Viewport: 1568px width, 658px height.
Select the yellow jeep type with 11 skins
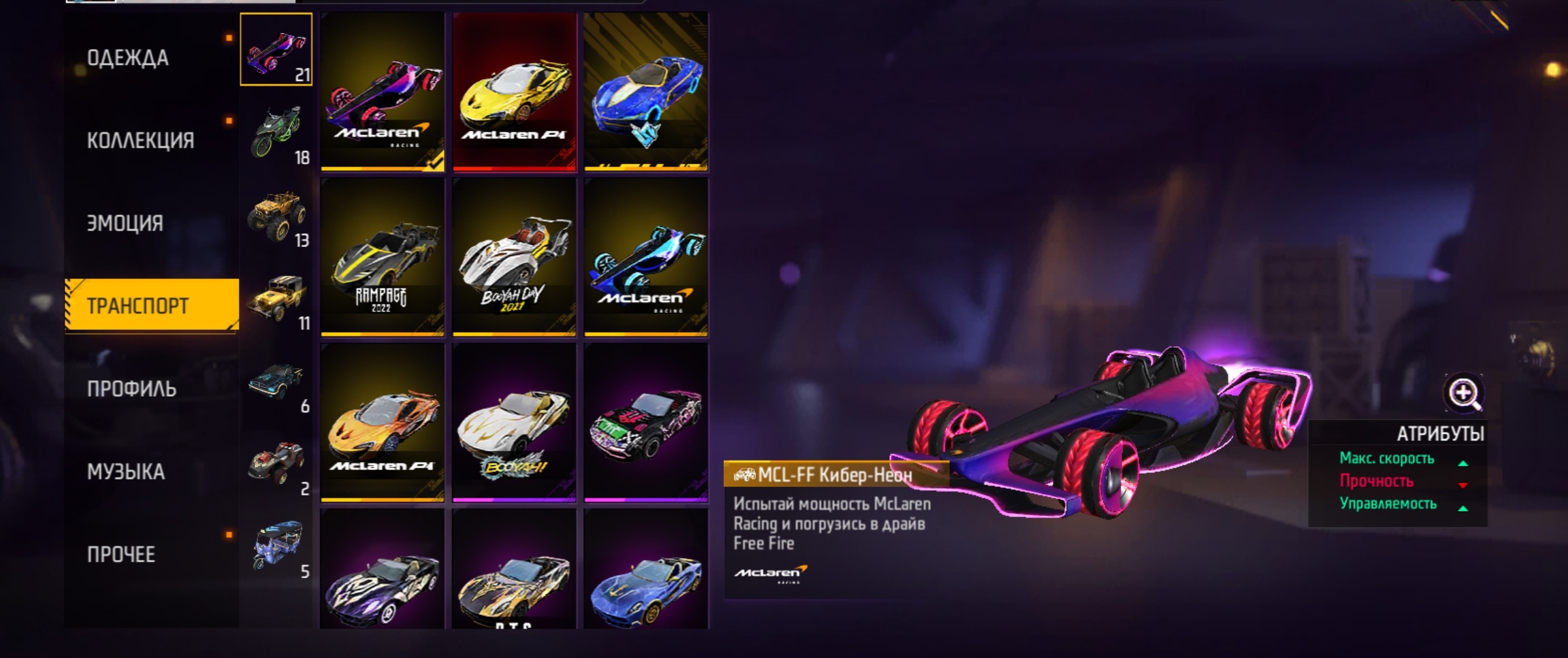pos(277,300)
